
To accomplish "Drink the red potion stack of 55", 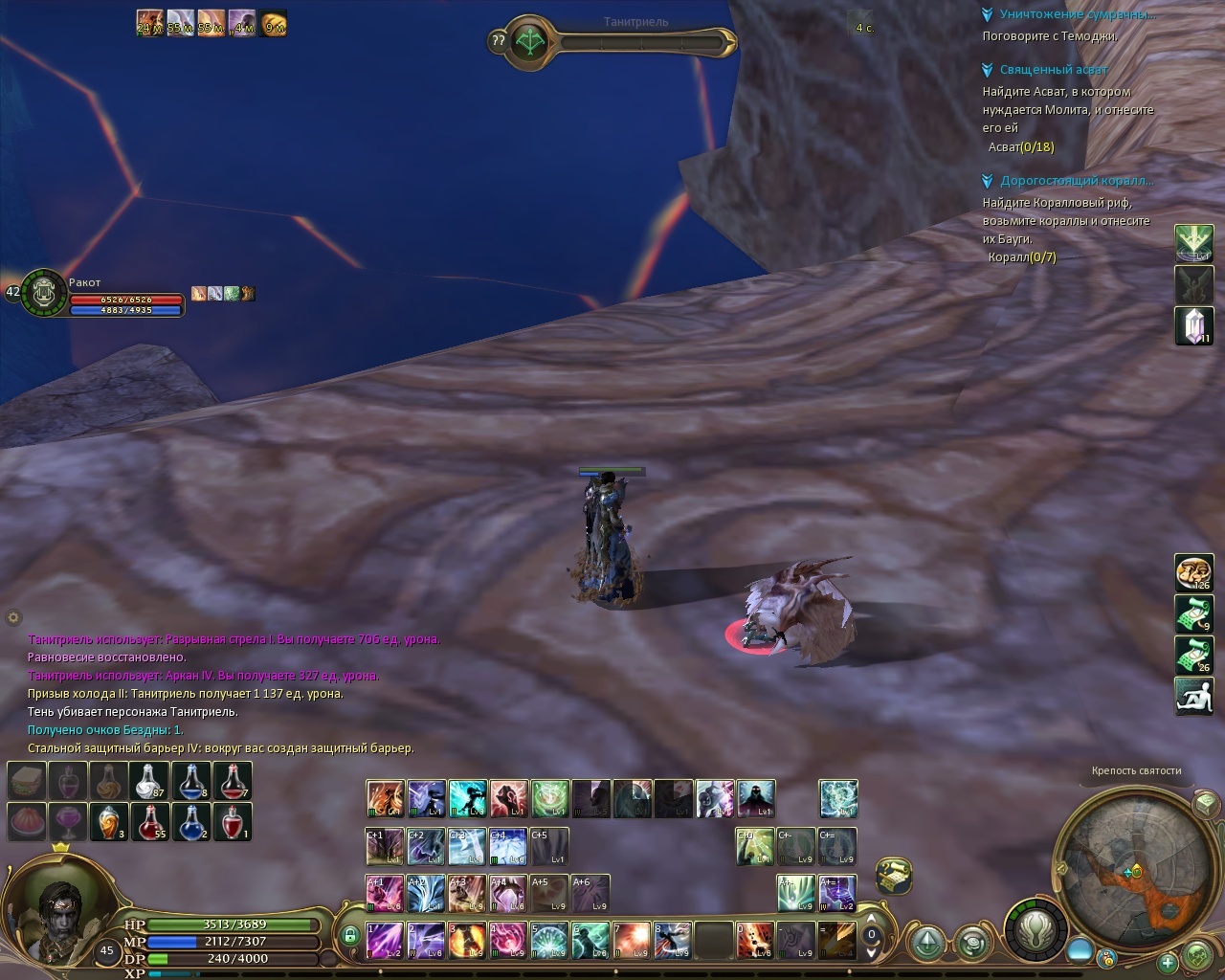I will coord(149,822).
